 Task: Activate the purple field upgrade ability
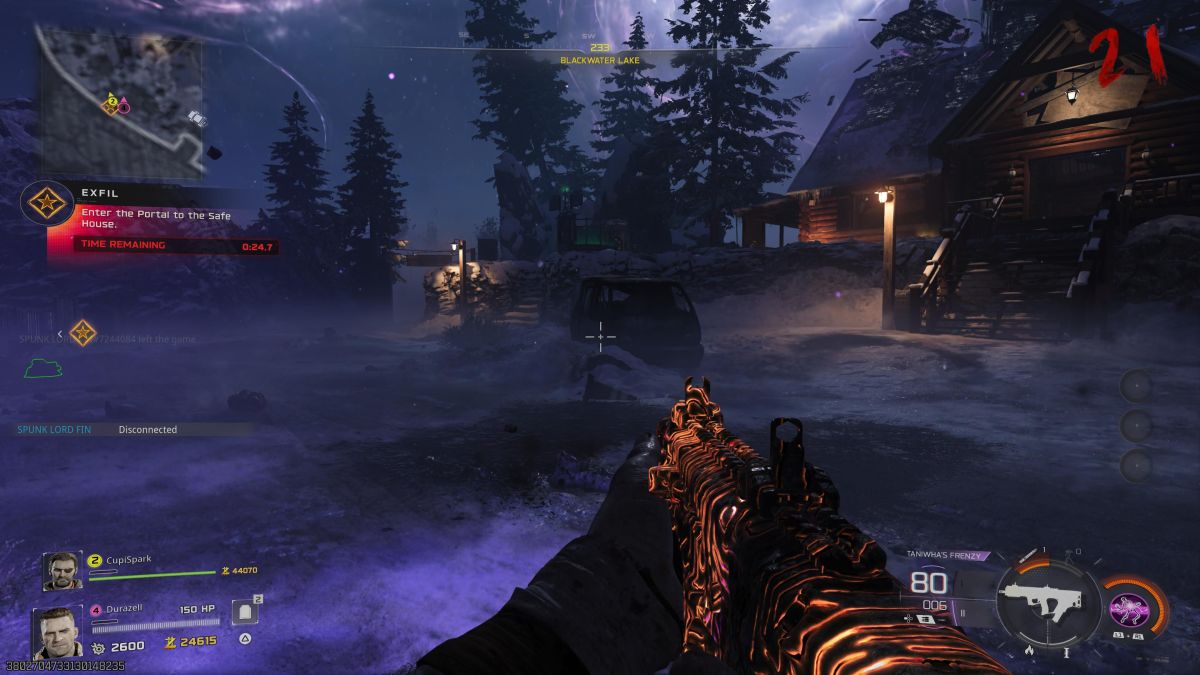(x=1129, y=608)
